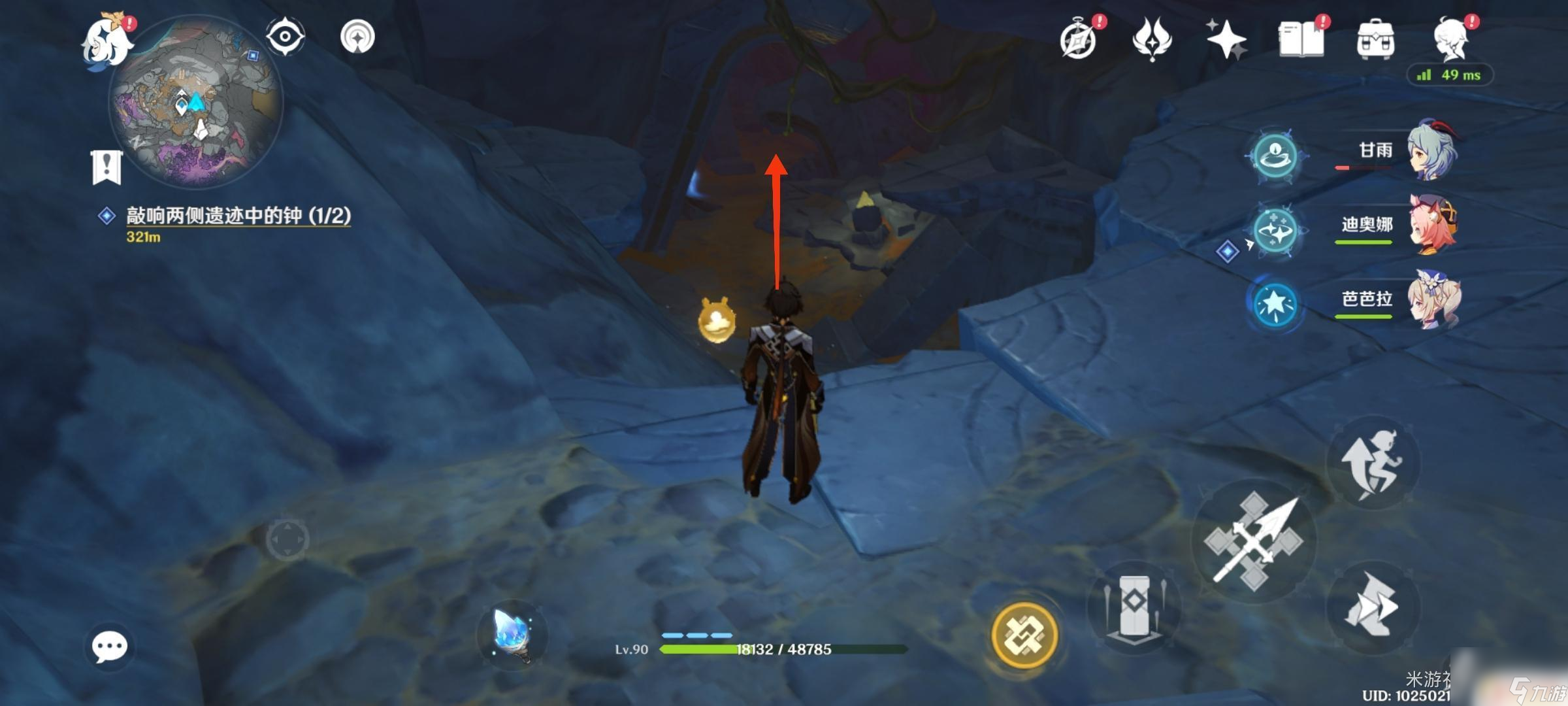Open the wish star icon

[1226, 39]
